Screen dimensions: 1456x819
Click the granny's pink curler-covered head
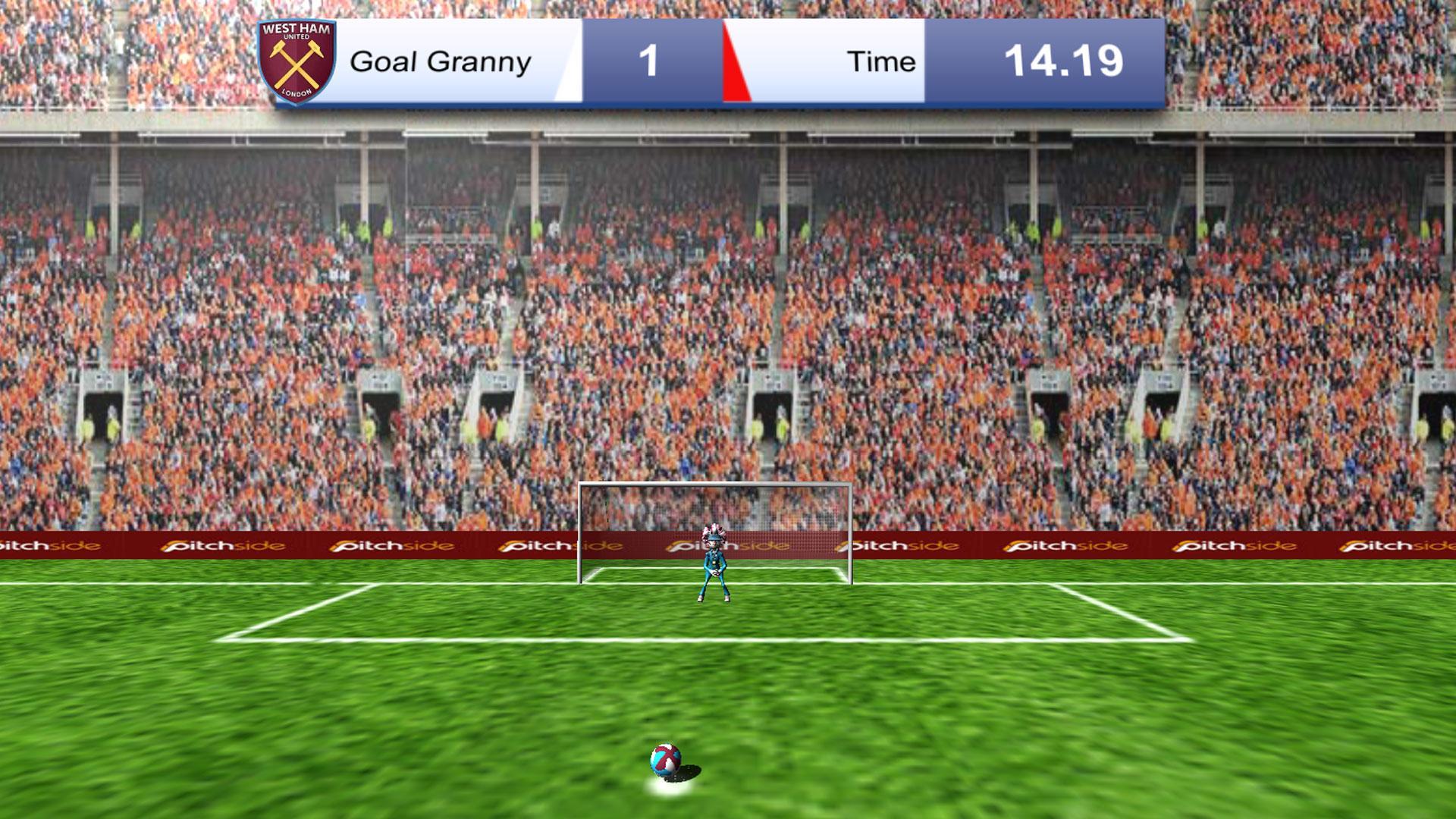[714, 531]
